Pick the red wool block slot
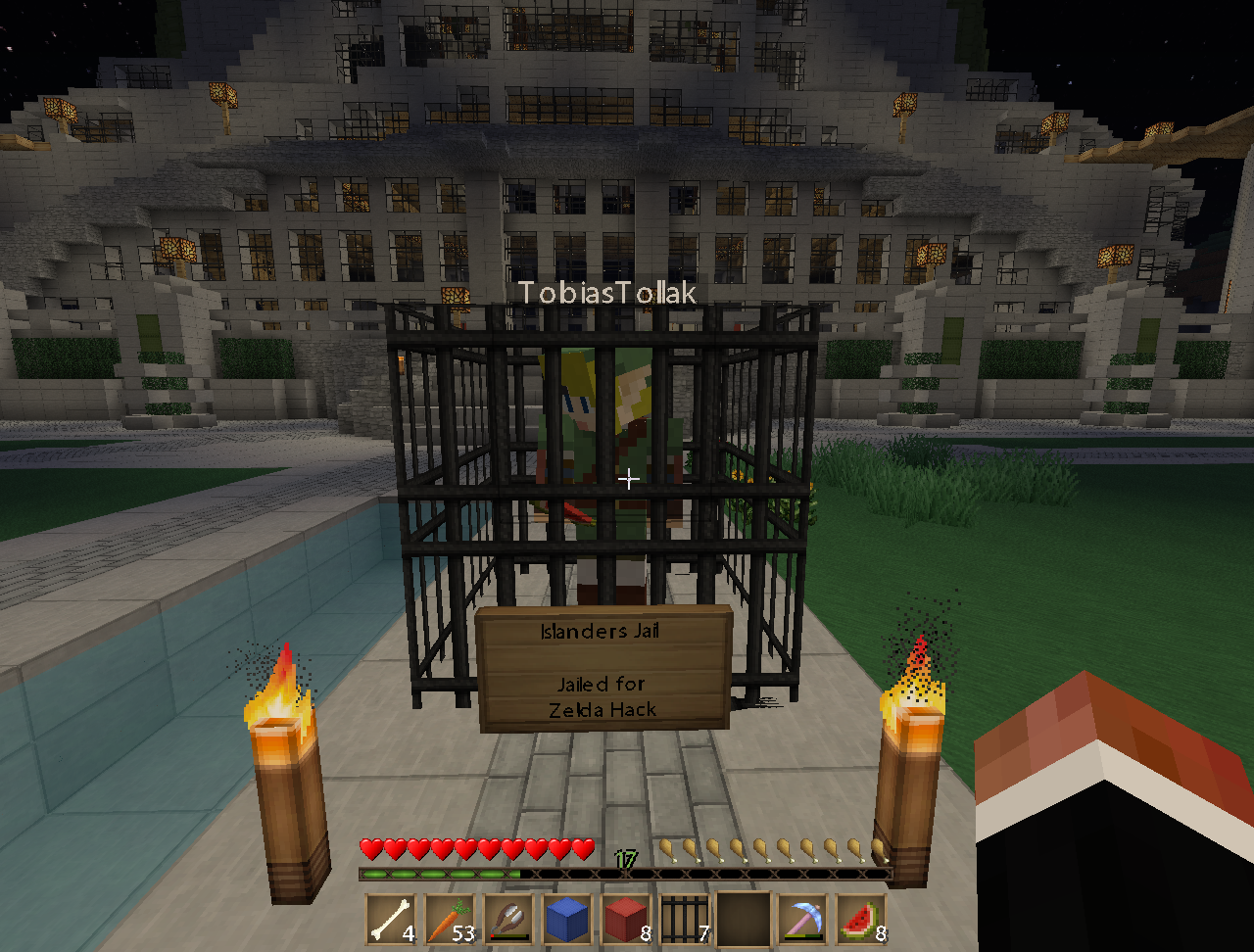This screenshot has width=1254, height=952. coord(625,919)
